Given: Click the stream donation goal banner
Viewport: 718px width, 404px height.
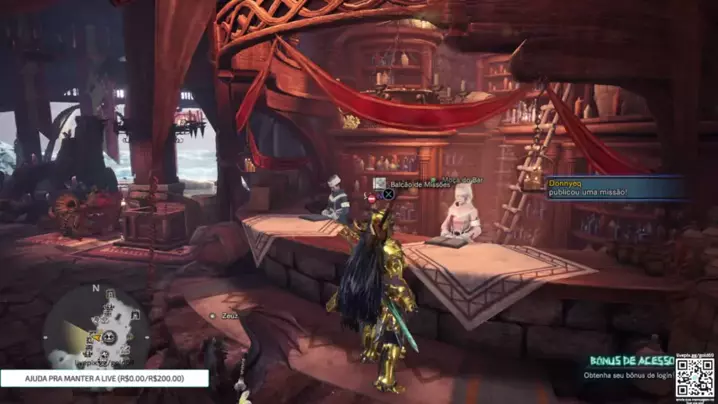Looking at the screenshot, I should pos(104,379).
